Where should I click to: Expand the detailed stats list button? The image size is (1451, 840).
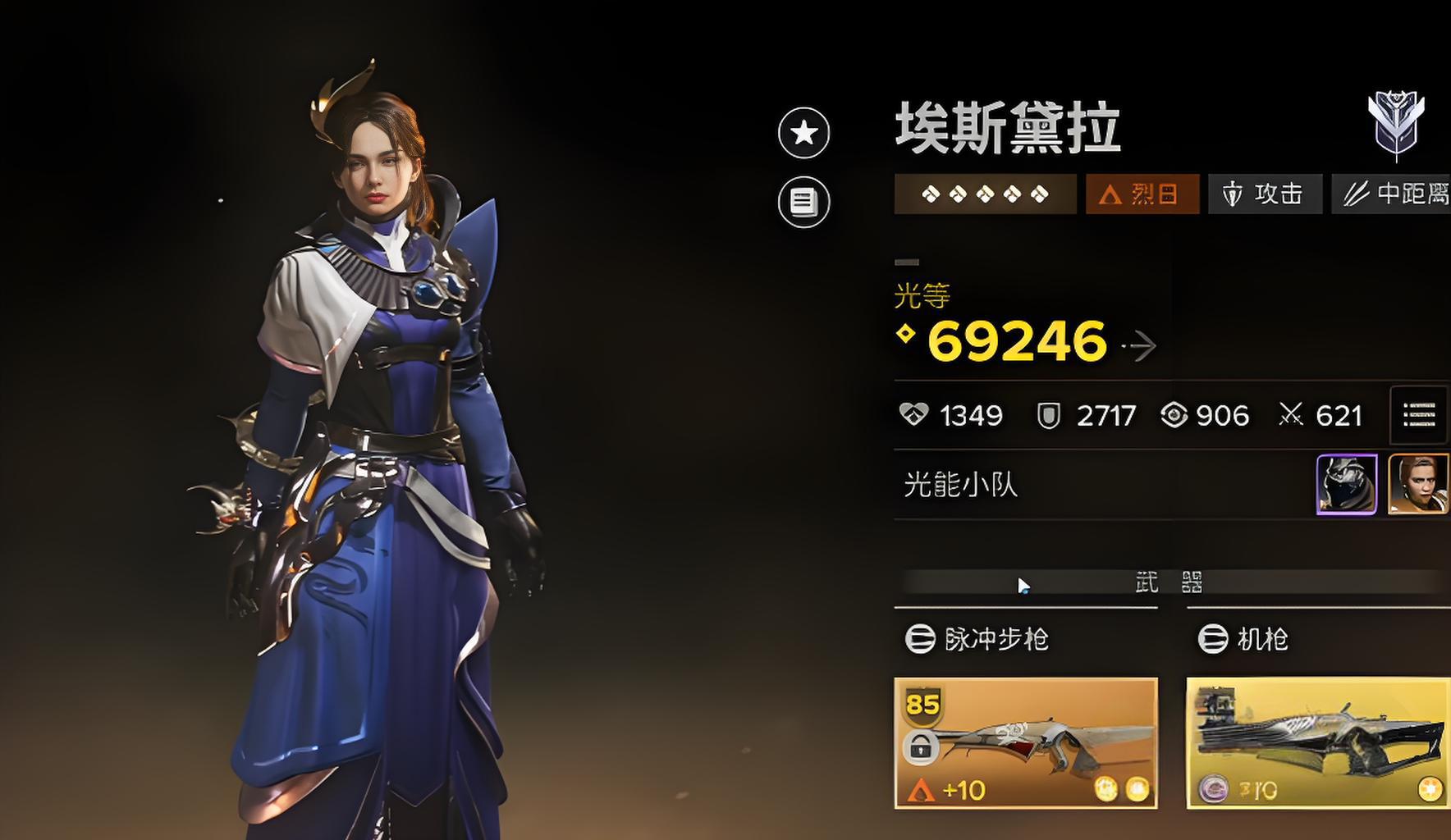pos(1418,415)
